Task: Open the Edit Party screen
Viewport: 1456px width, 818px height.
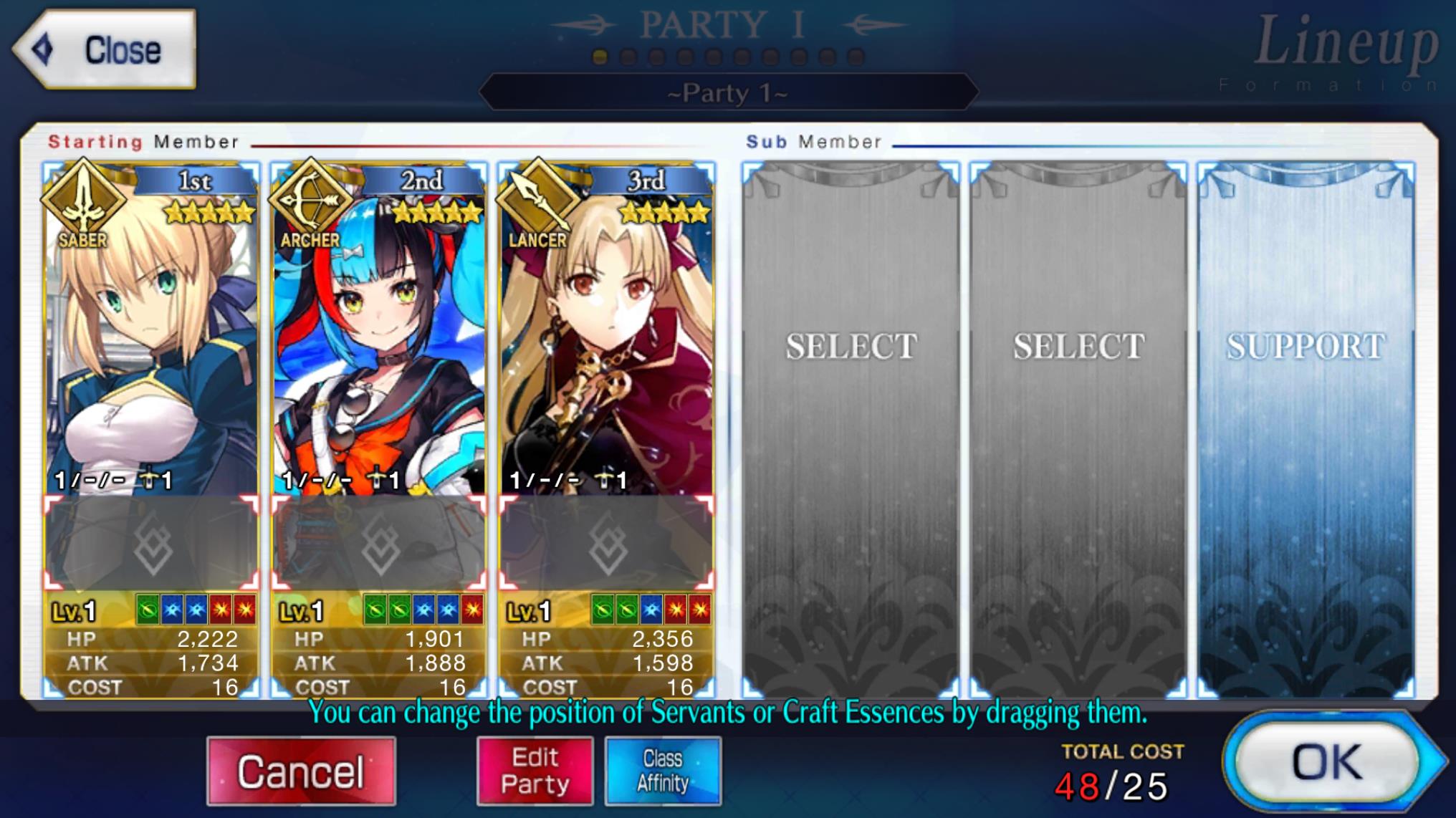Action: [x=535, y=770]
